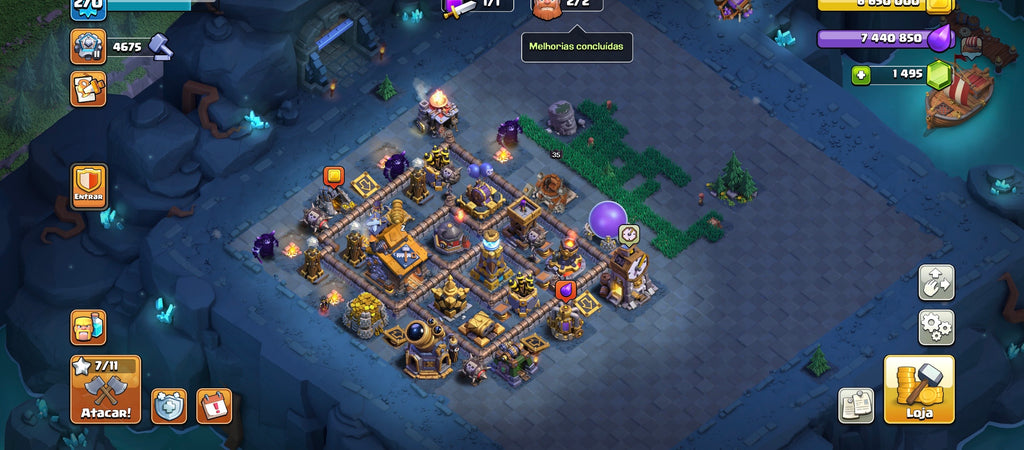The width and height of the screenshot is (1024, 450).
Task: Tap the level 270 experience badge
Action: (88, 6)
